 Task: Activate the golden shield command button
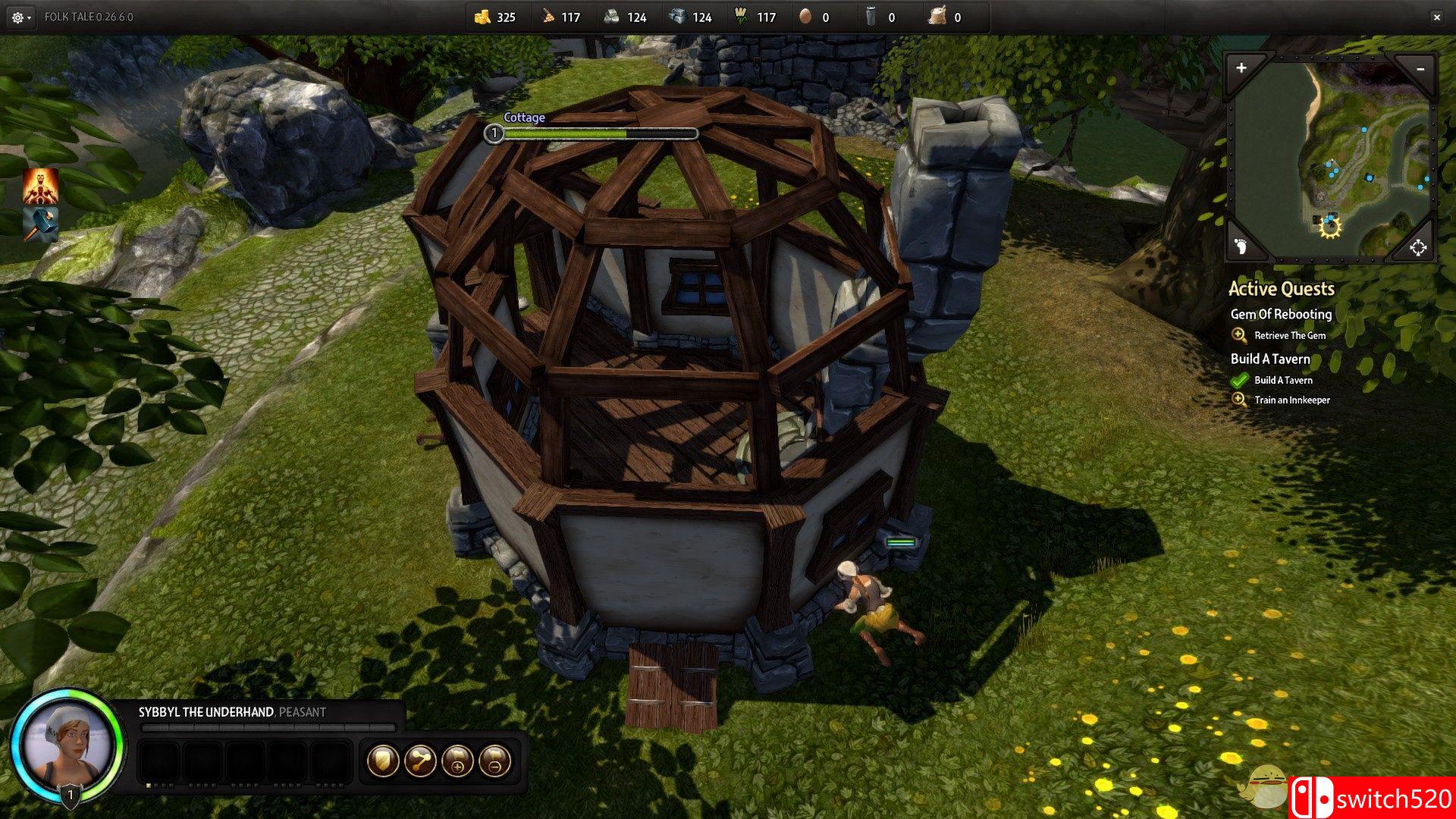click(383, 761)
